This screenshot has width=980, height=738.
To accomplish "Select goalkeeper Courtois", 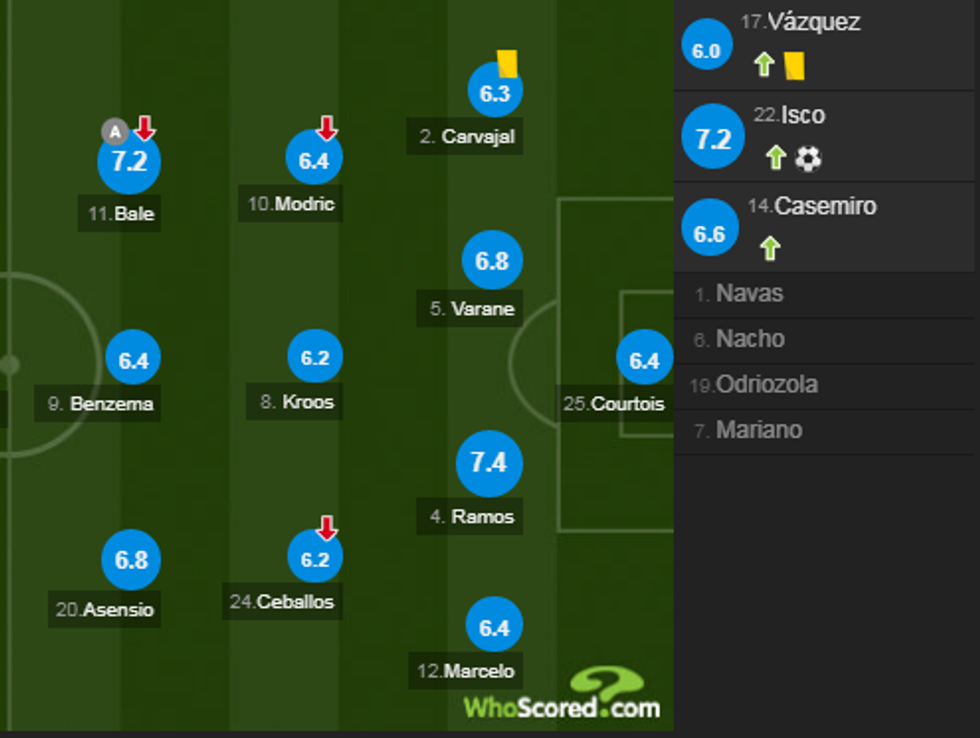I will point(644,360).
